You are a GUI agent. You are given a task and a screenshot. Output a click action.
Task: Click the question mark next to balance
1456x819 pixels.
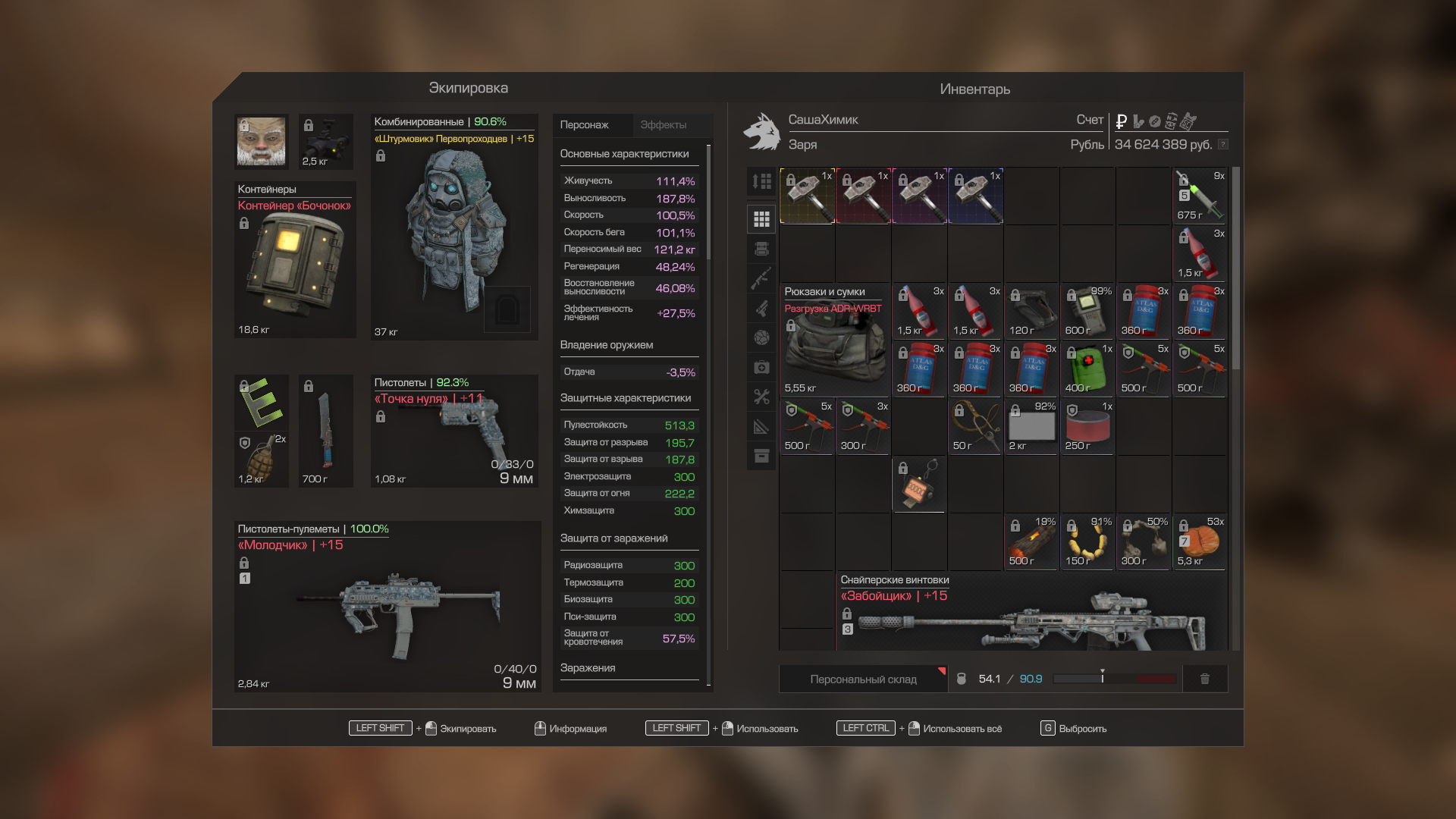coord(1222,145)
